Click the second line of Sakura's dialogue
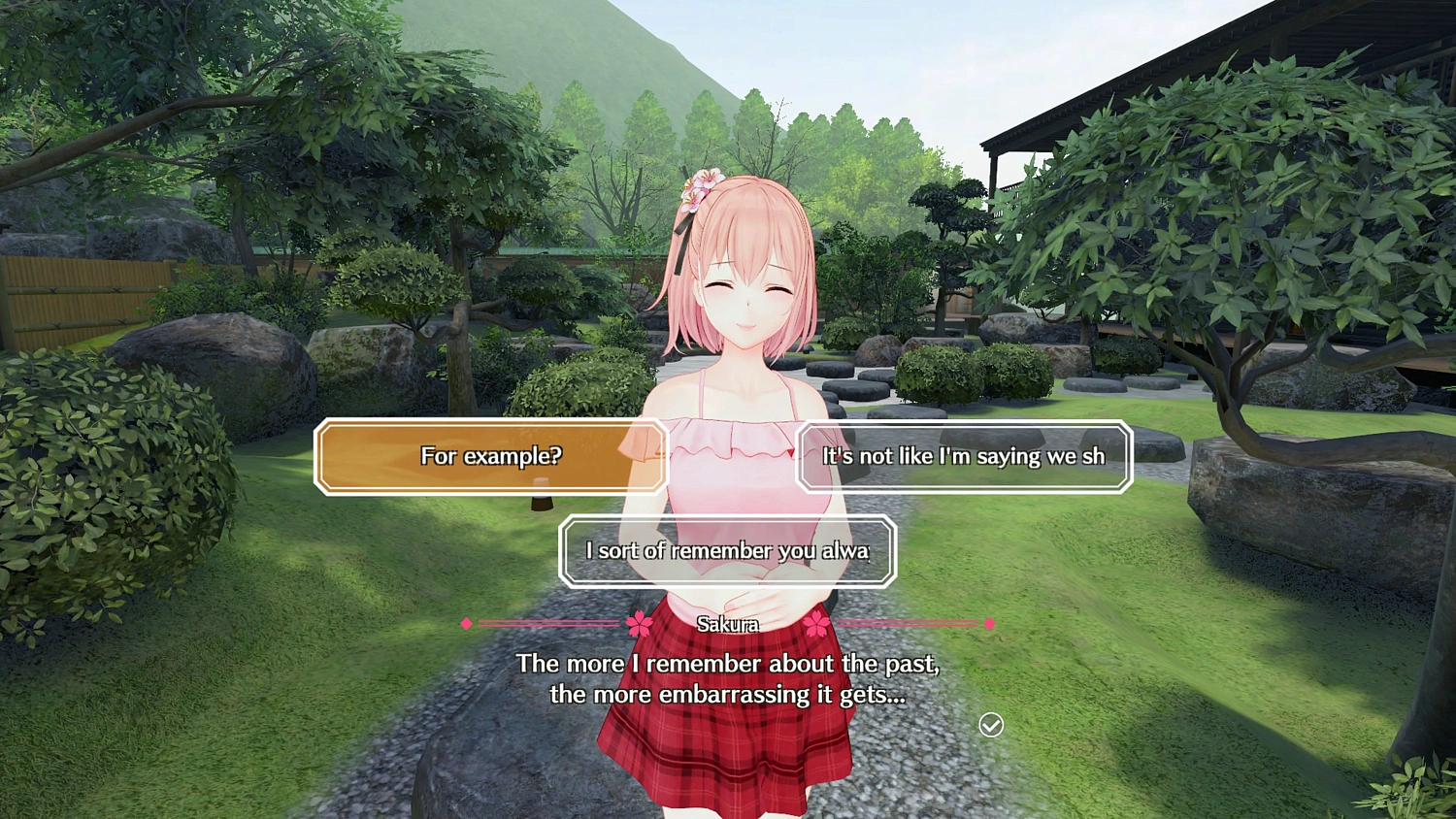 click(728, 695)
